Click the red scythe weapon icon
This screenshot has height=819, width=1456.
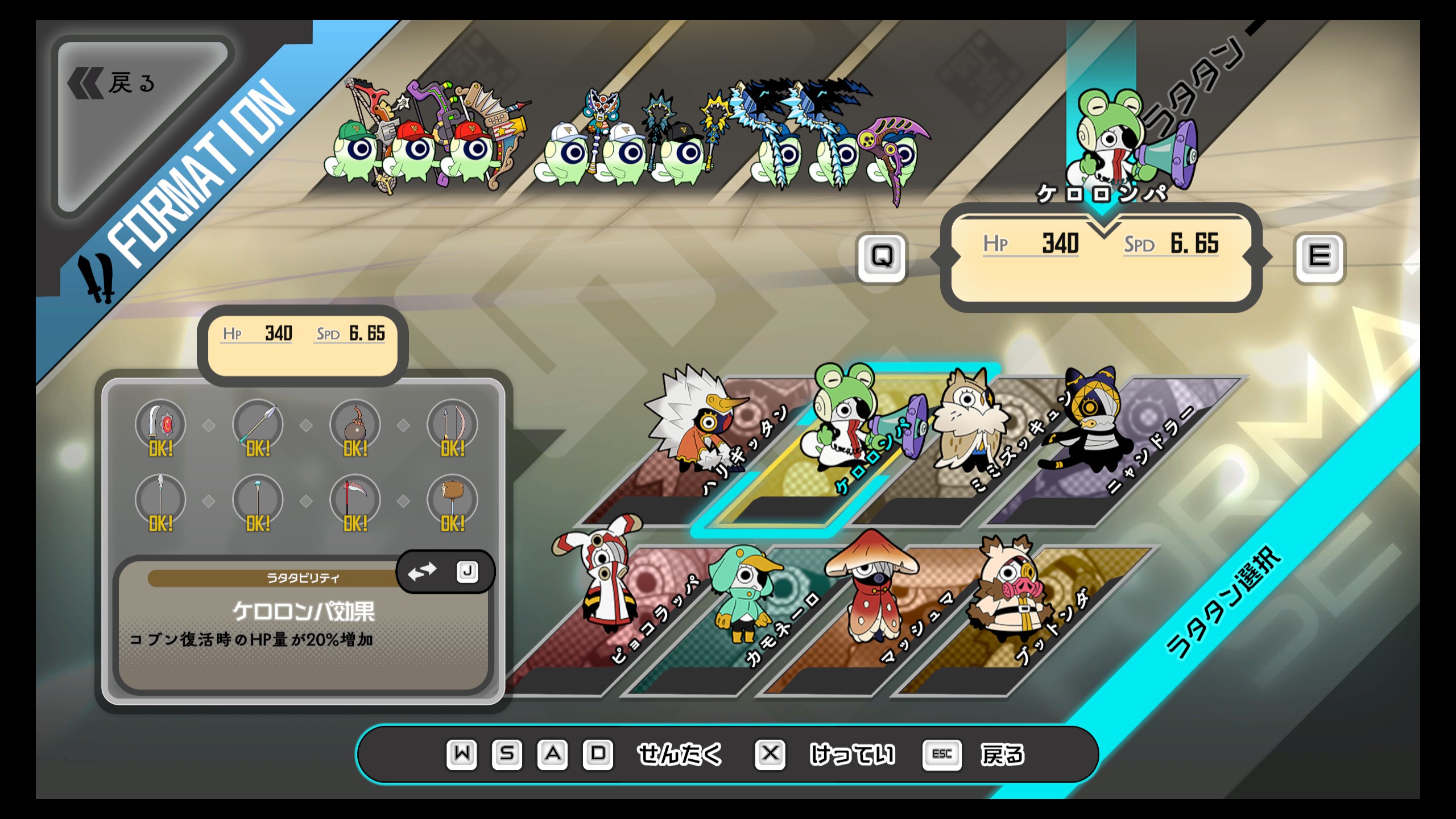355,500
